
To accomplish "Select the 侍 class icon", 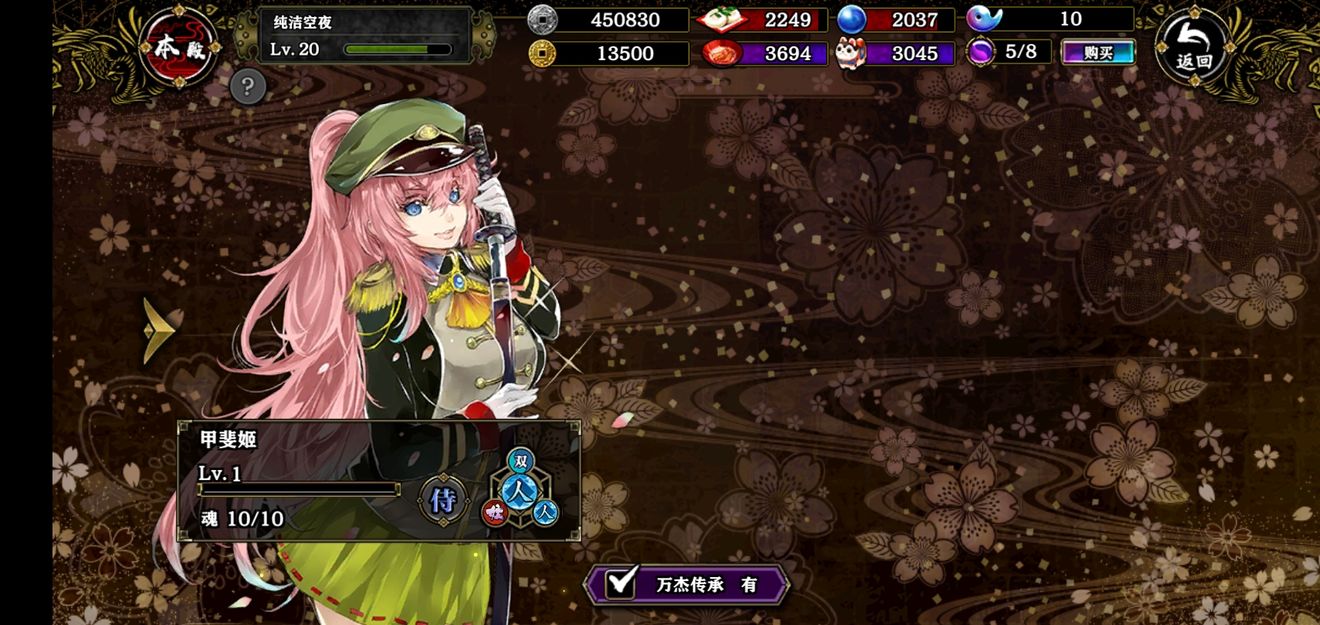I will pyautogui.click(x=443, y=499).
